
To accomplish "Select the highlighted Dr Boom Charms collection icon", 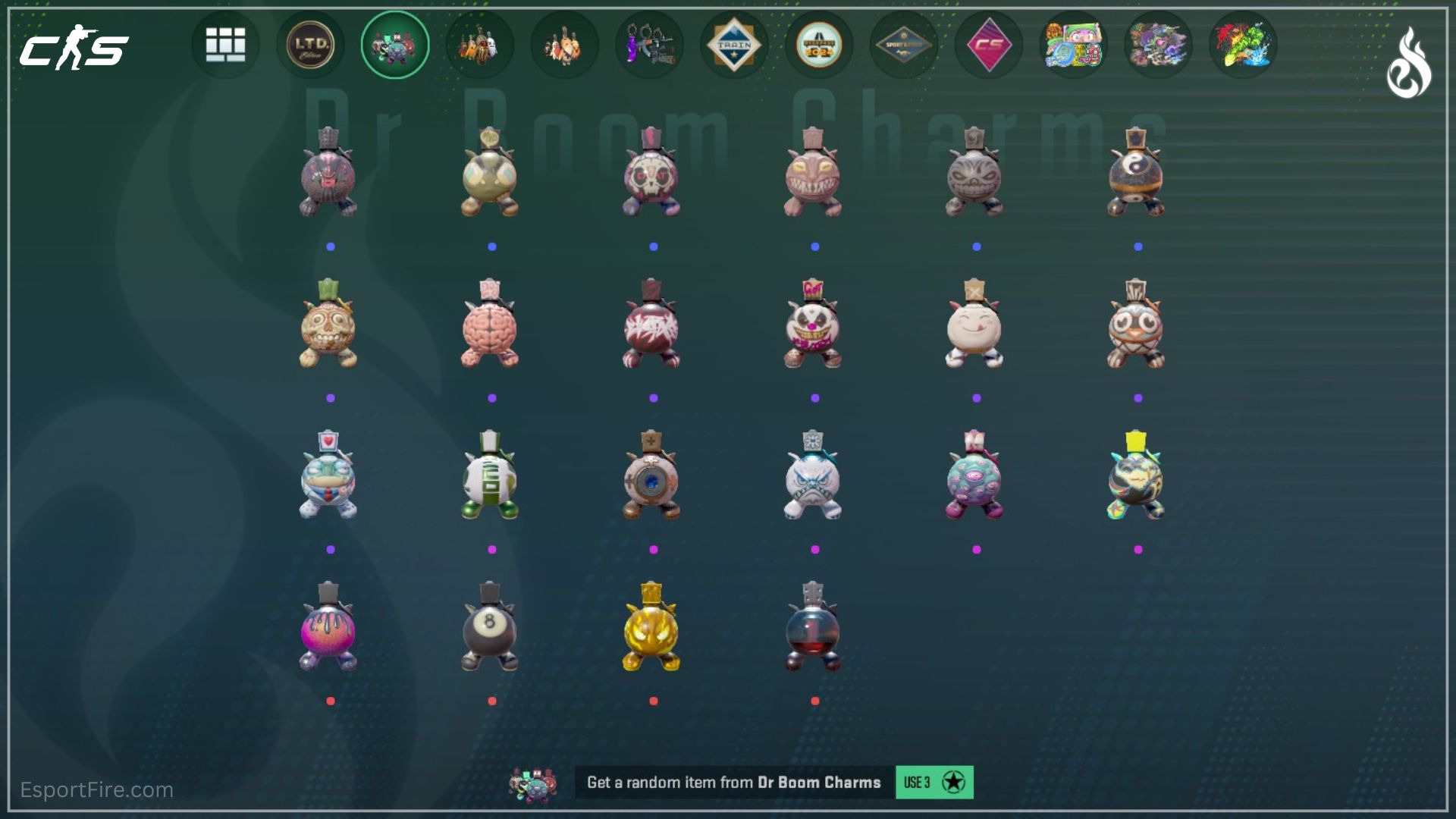I will pyautogui.click(x=395, y=45).
